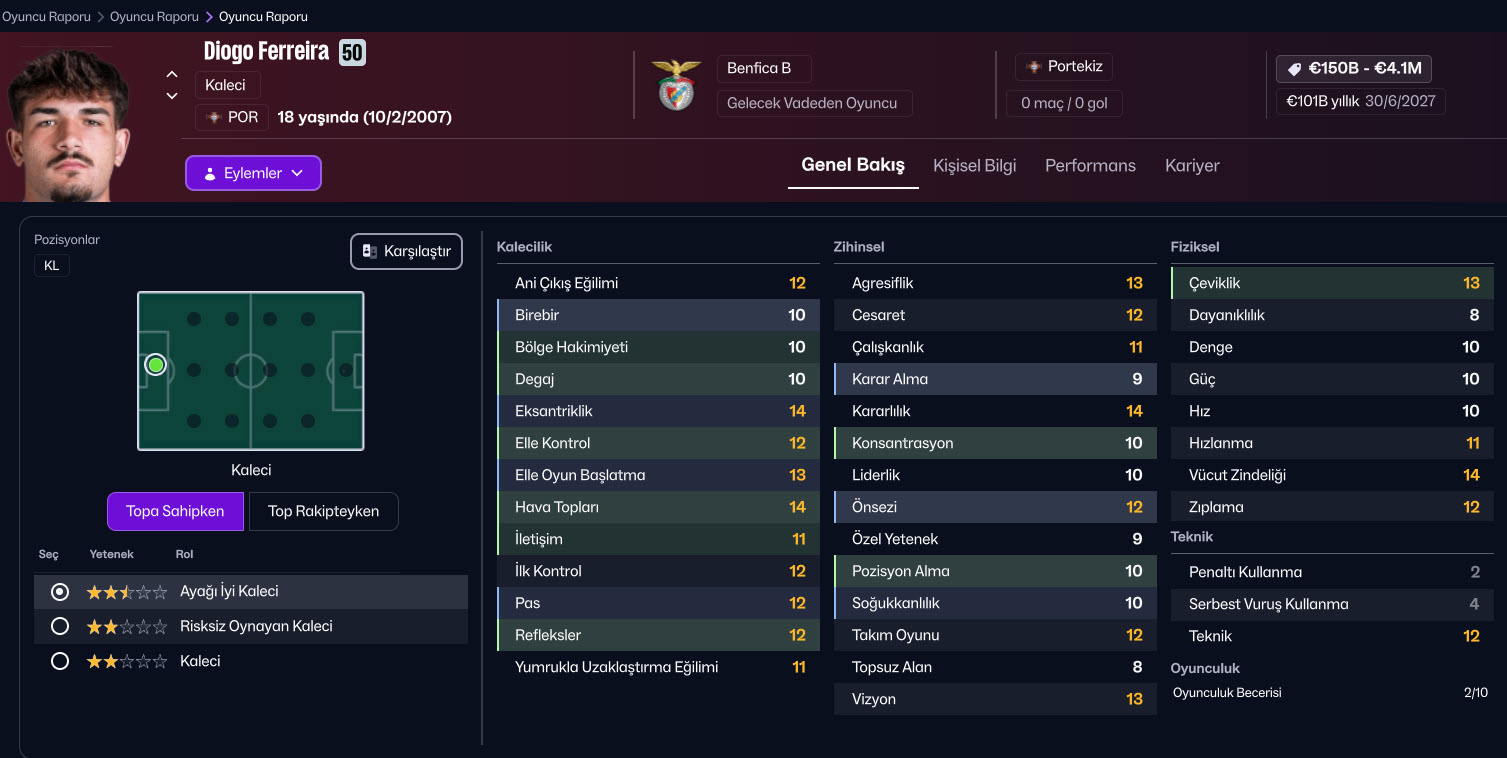Click the Benfica B club name
Image resolution: width=1507 pixels, height=758 pixels.
click(759, 68)
